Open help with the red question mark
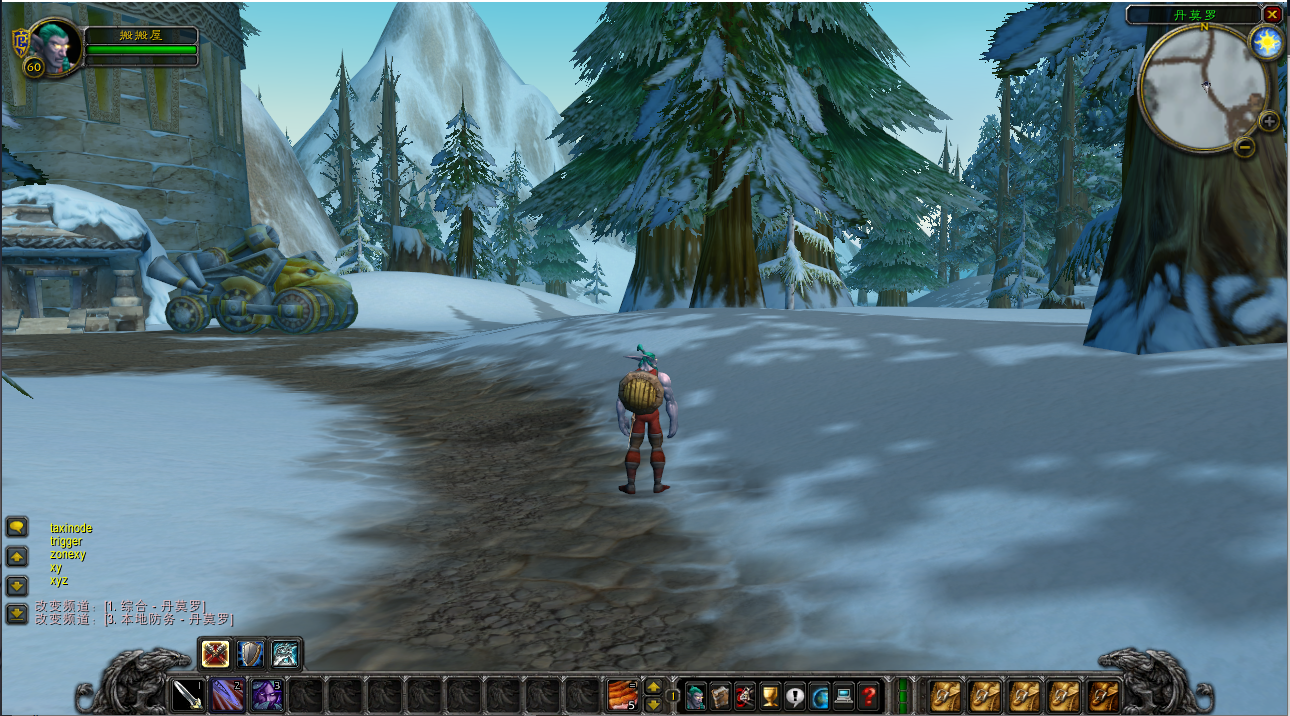1290x716 pixels. [870, 695]
